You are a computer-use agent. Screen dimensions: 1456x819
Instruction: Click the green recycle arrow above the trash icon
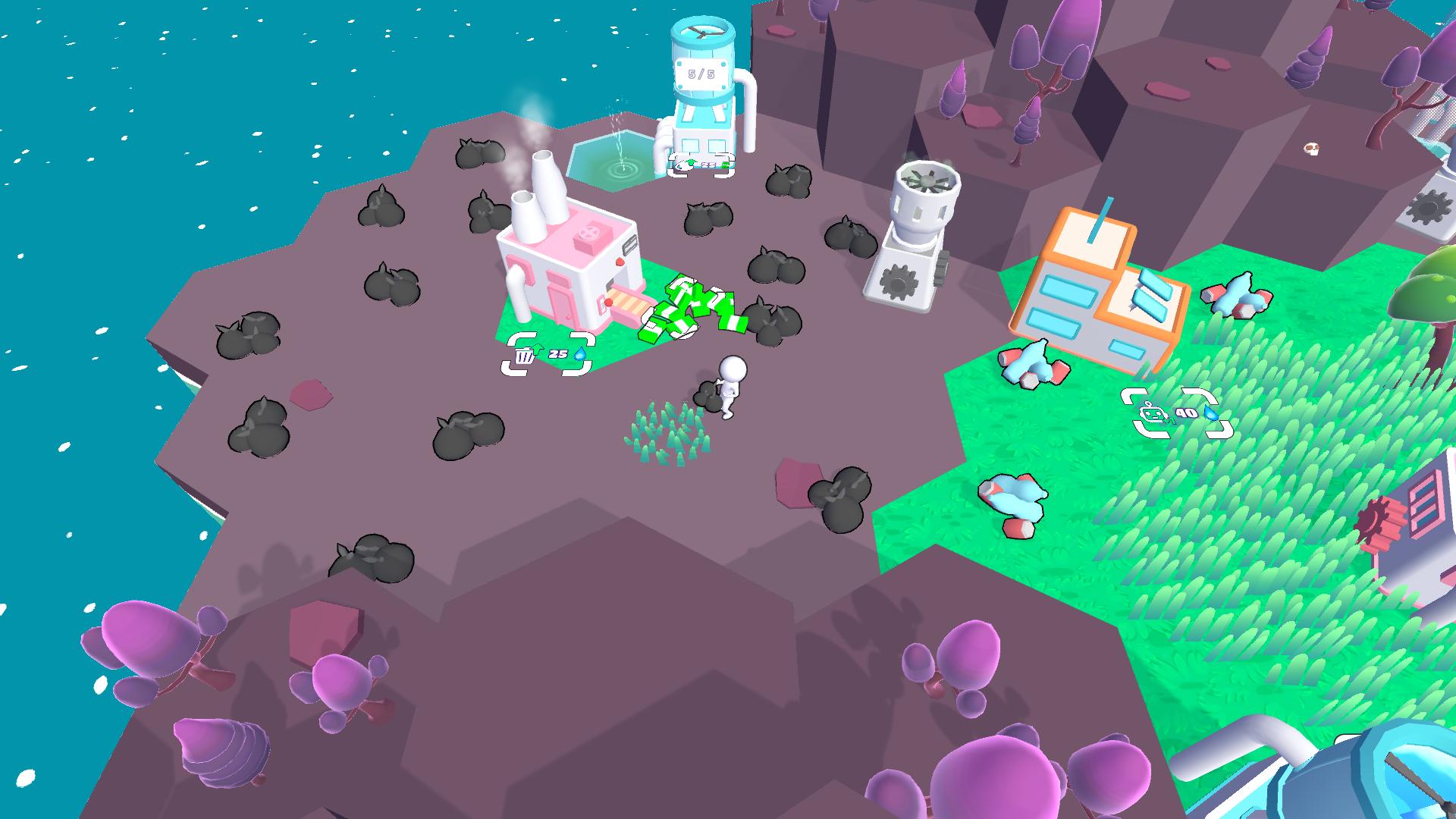[x=538, y=349]
